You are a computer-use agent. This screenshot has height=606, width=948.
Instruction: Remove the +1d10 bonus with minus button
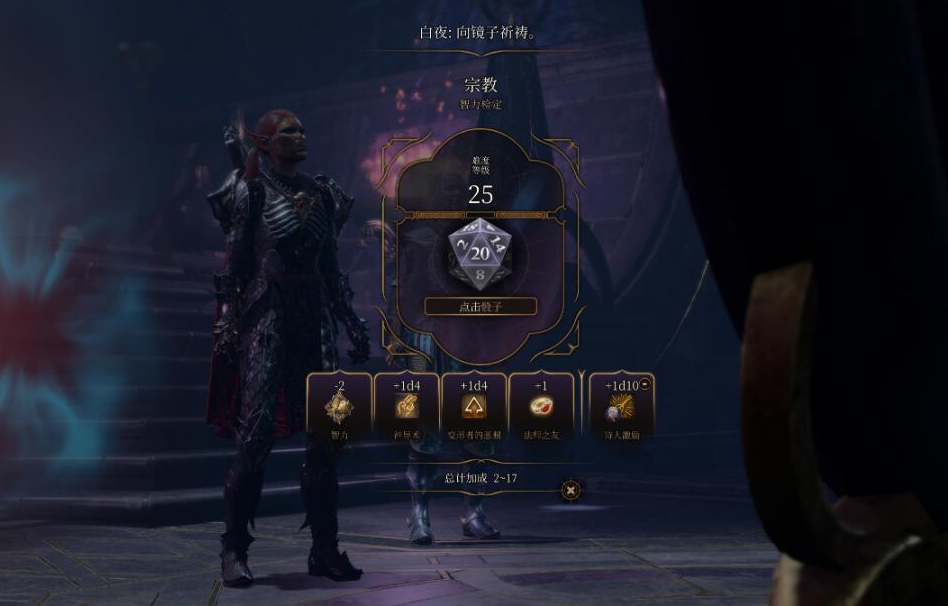click(645, 384)
